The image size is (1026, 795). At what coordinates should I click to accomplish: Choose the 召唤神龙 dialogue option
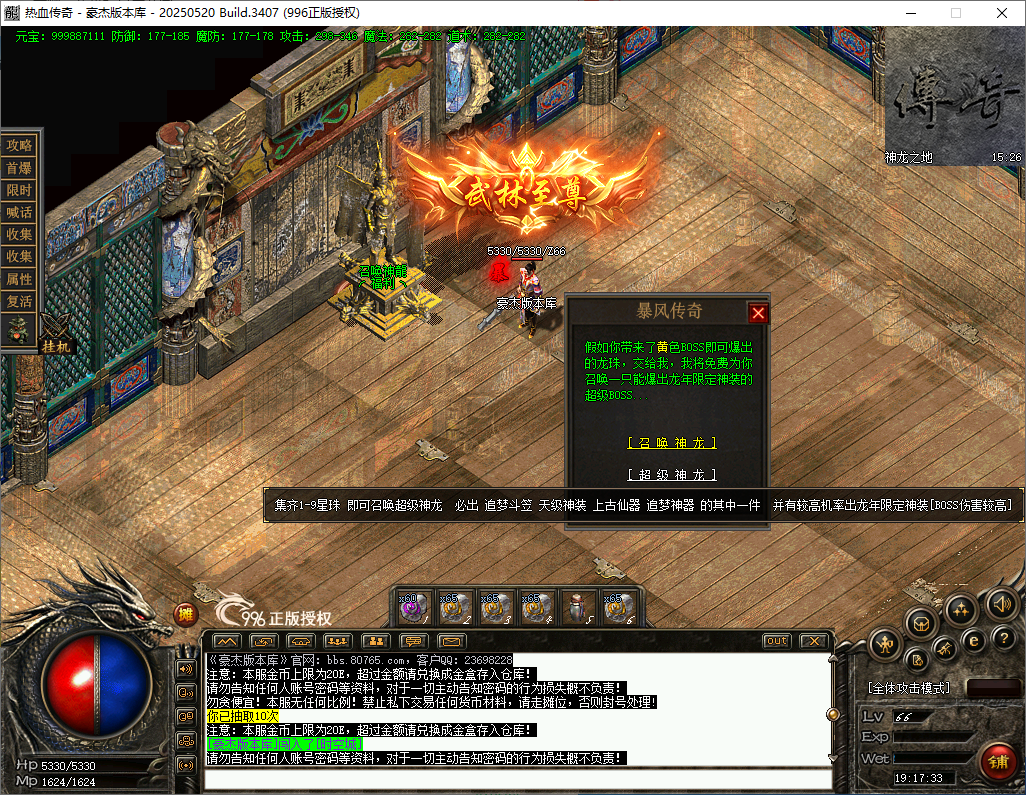click(x=671, y=443)
